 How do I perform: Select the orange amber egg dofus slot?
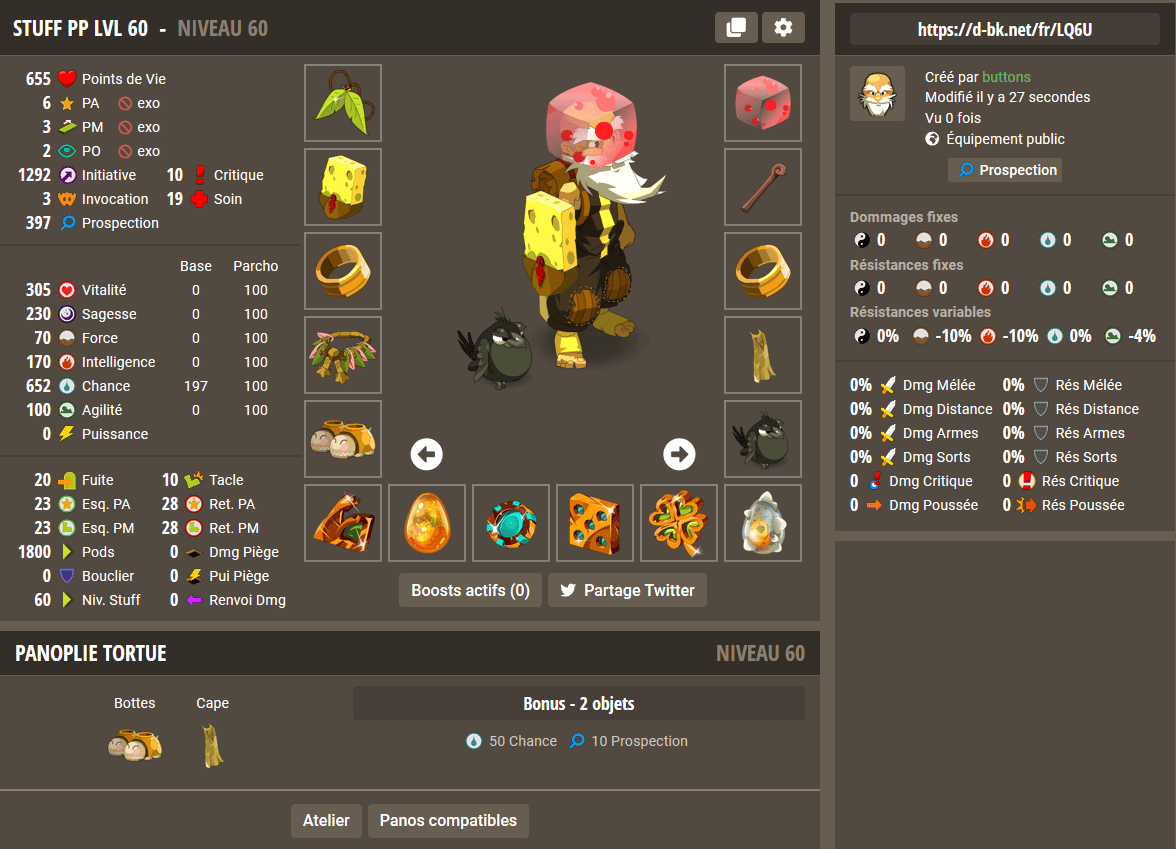(427, 523)
